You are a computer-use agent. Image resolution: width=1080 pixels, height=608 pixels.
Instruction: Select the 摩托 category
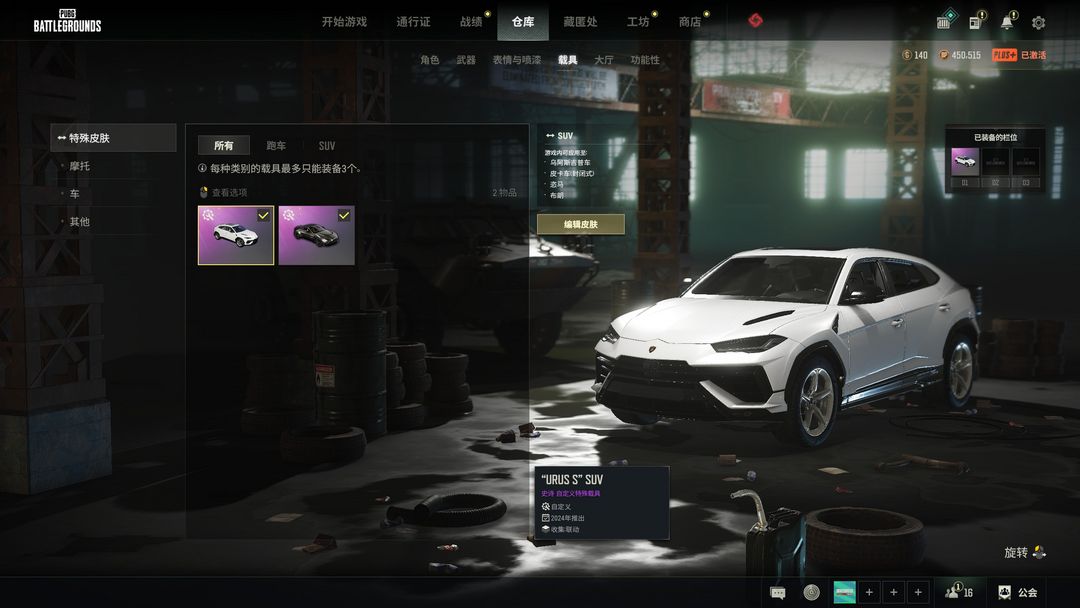[x=80, y=166]
